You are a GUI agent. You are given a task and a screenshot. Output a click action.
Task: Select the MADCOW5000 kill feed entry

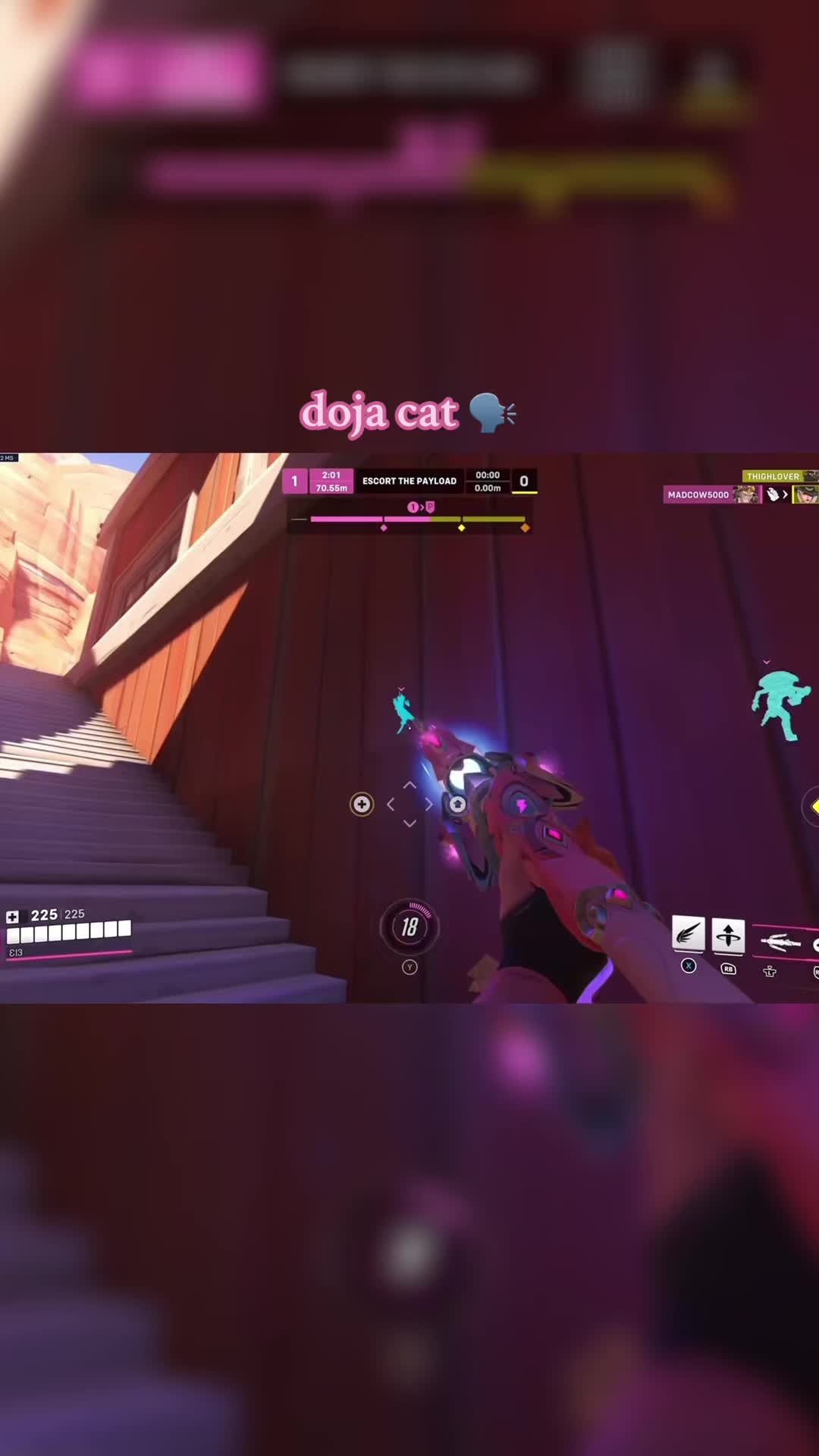click(698, 494)
